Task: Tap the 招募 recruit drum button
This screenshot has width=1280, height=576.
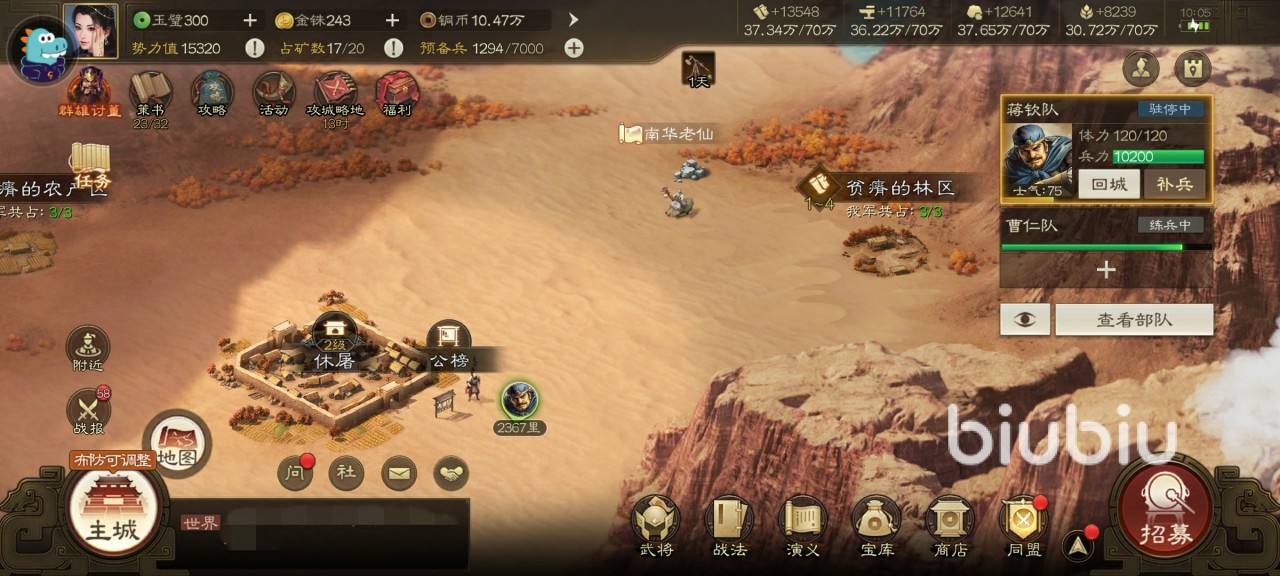Action: pyautogui.click(x=1165, y=512)
